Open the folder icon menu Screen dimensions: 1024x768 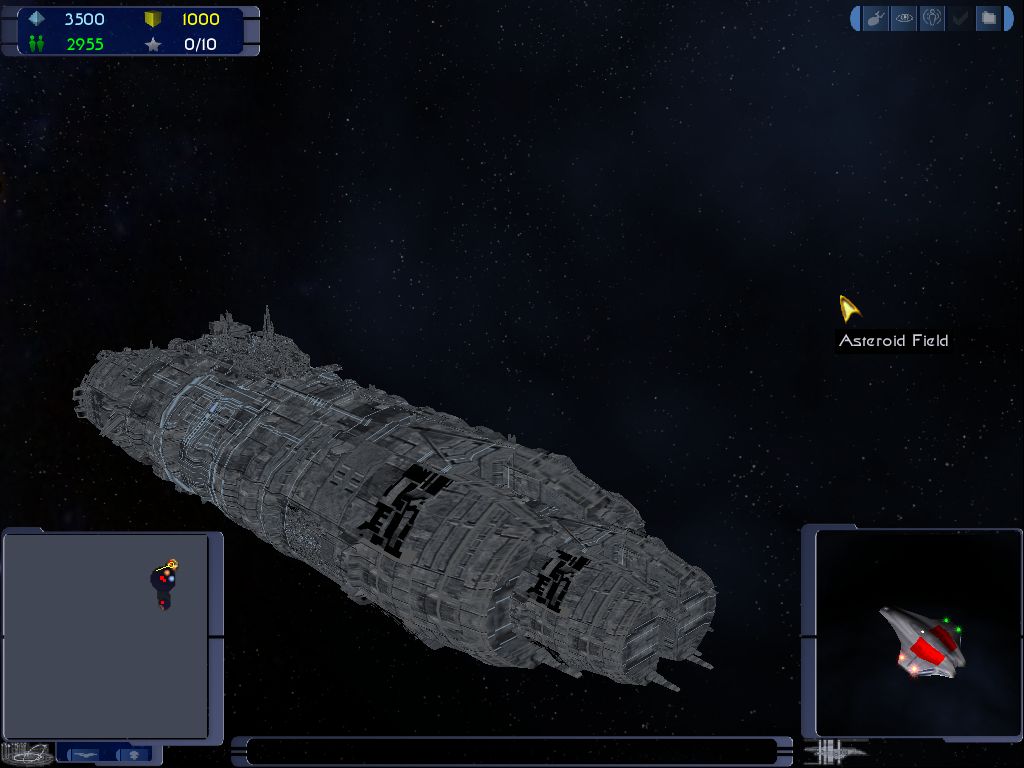click(x=988, y=18)
